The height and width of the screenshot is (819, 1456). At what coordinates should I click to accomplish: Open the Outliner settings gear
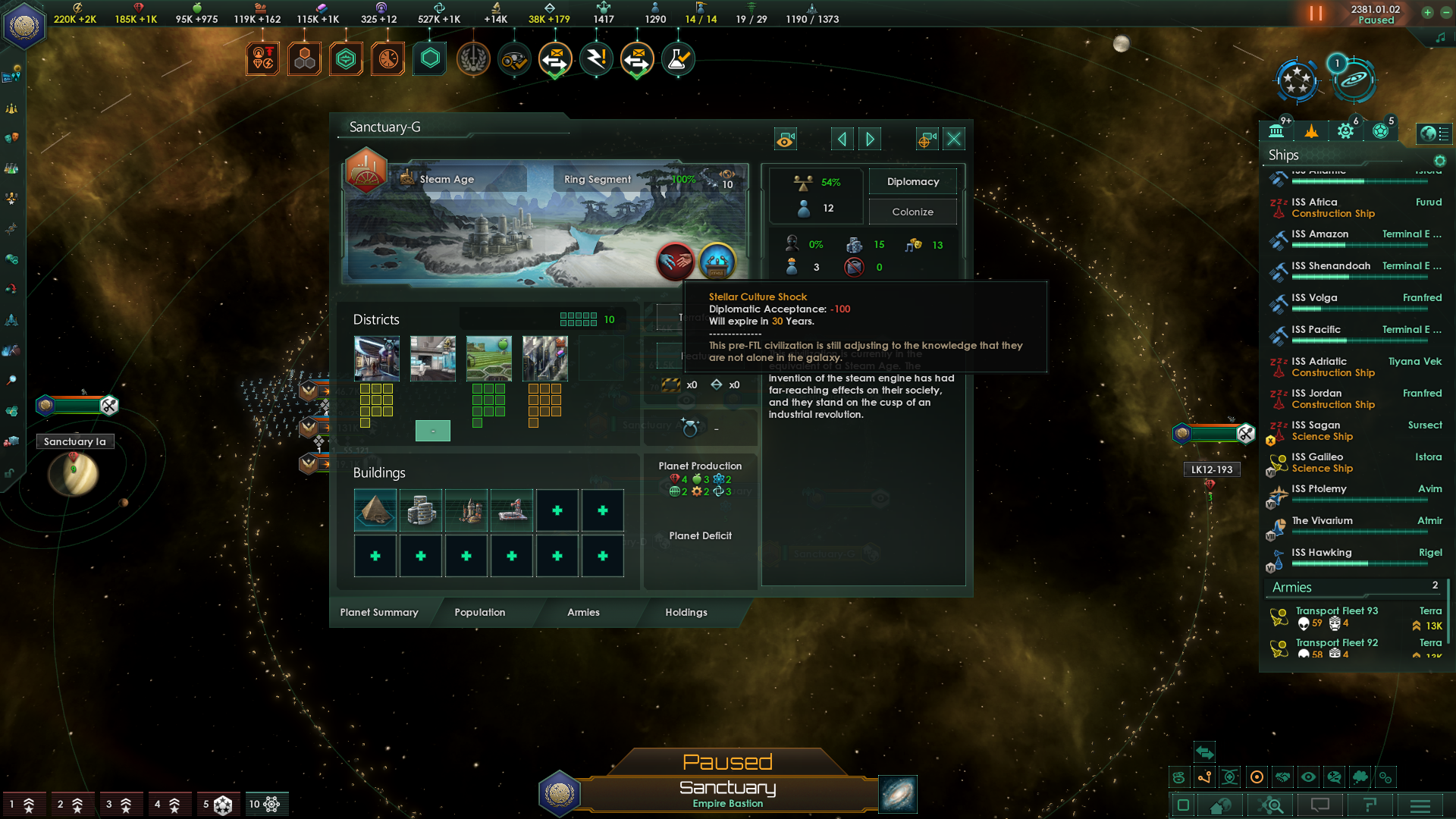(x=1439, y=161)
